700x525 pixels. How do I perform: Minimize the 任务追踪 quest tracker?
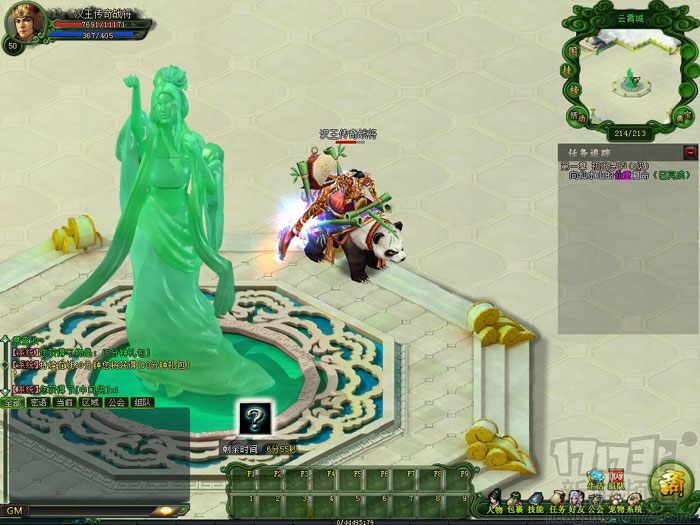coord(690,152)
